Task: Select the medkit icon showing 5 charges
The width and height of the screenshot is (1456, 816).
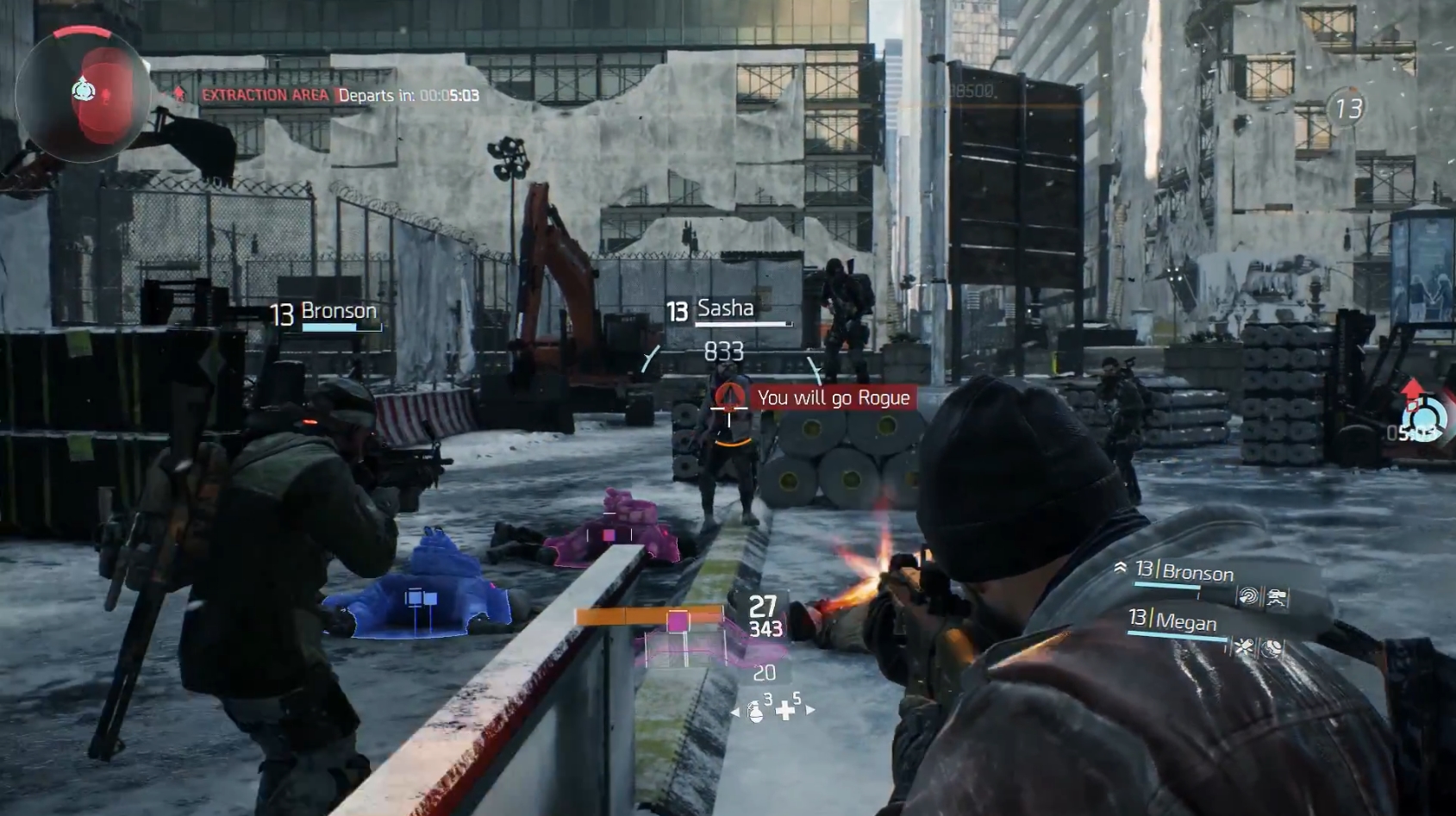Action: 785,711
